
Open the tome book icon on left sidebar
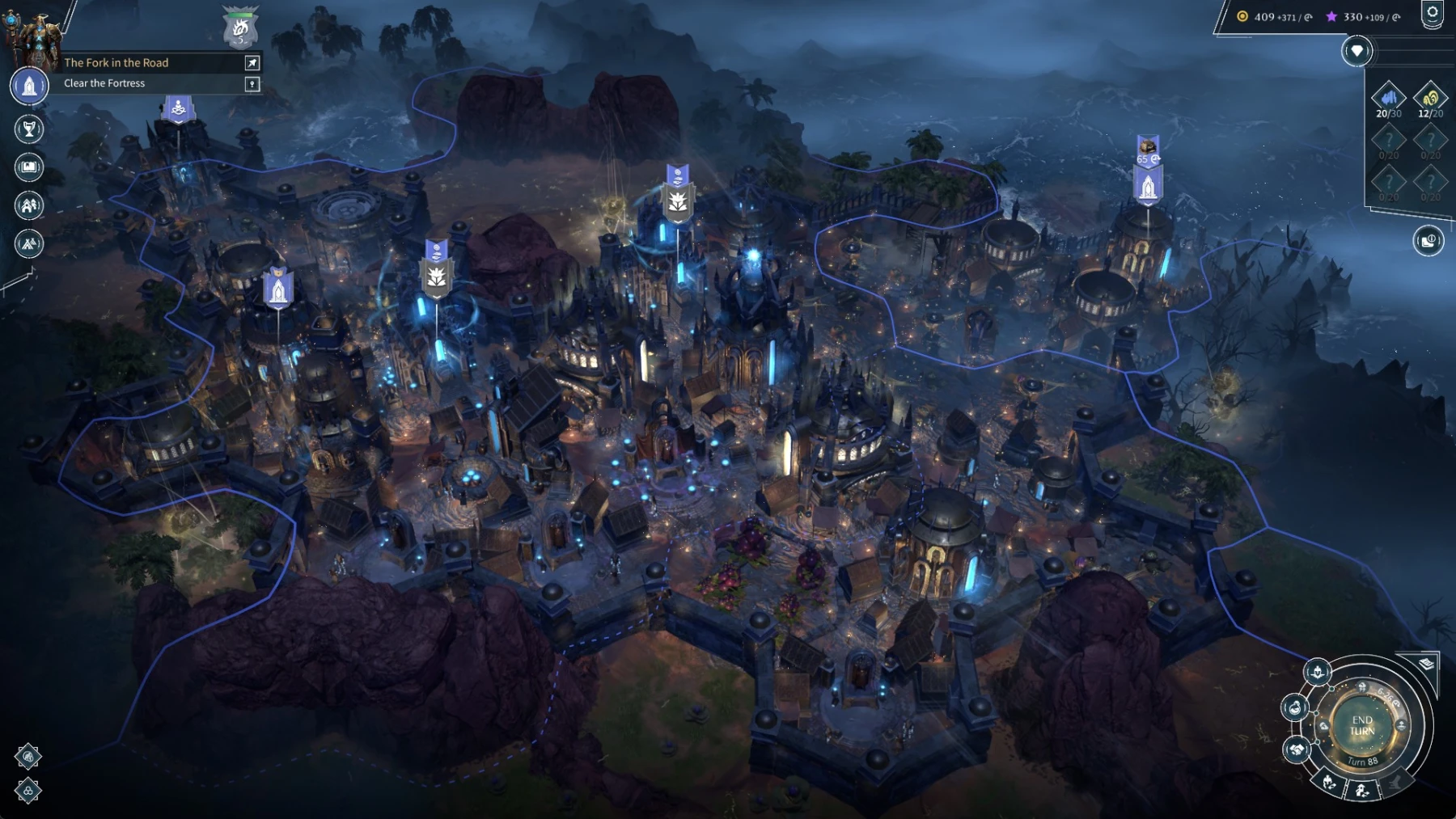click(29, 167)
